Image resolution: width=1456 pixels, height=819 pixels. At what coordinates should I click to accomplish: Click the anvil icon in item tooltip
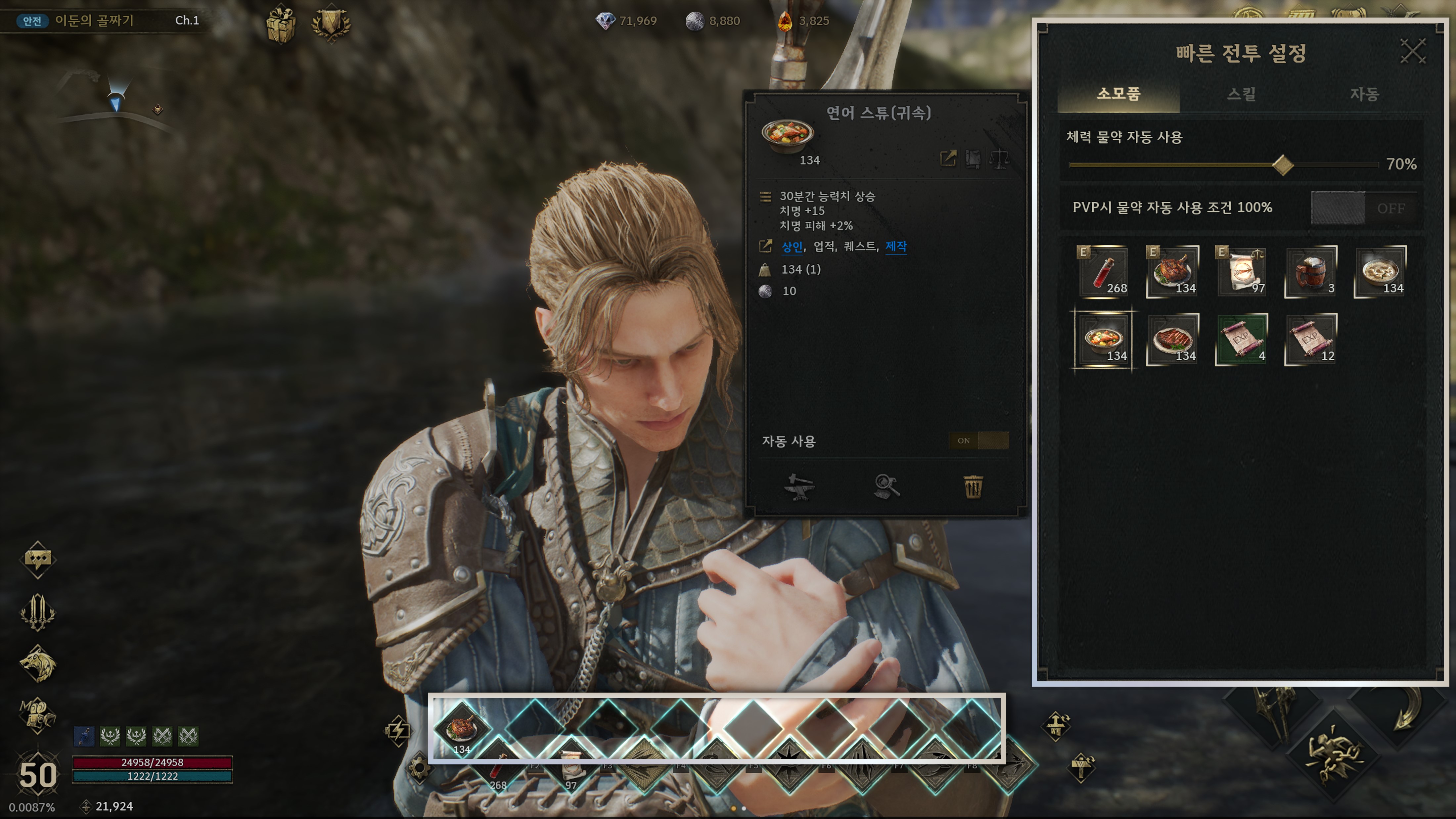(799, 487)
